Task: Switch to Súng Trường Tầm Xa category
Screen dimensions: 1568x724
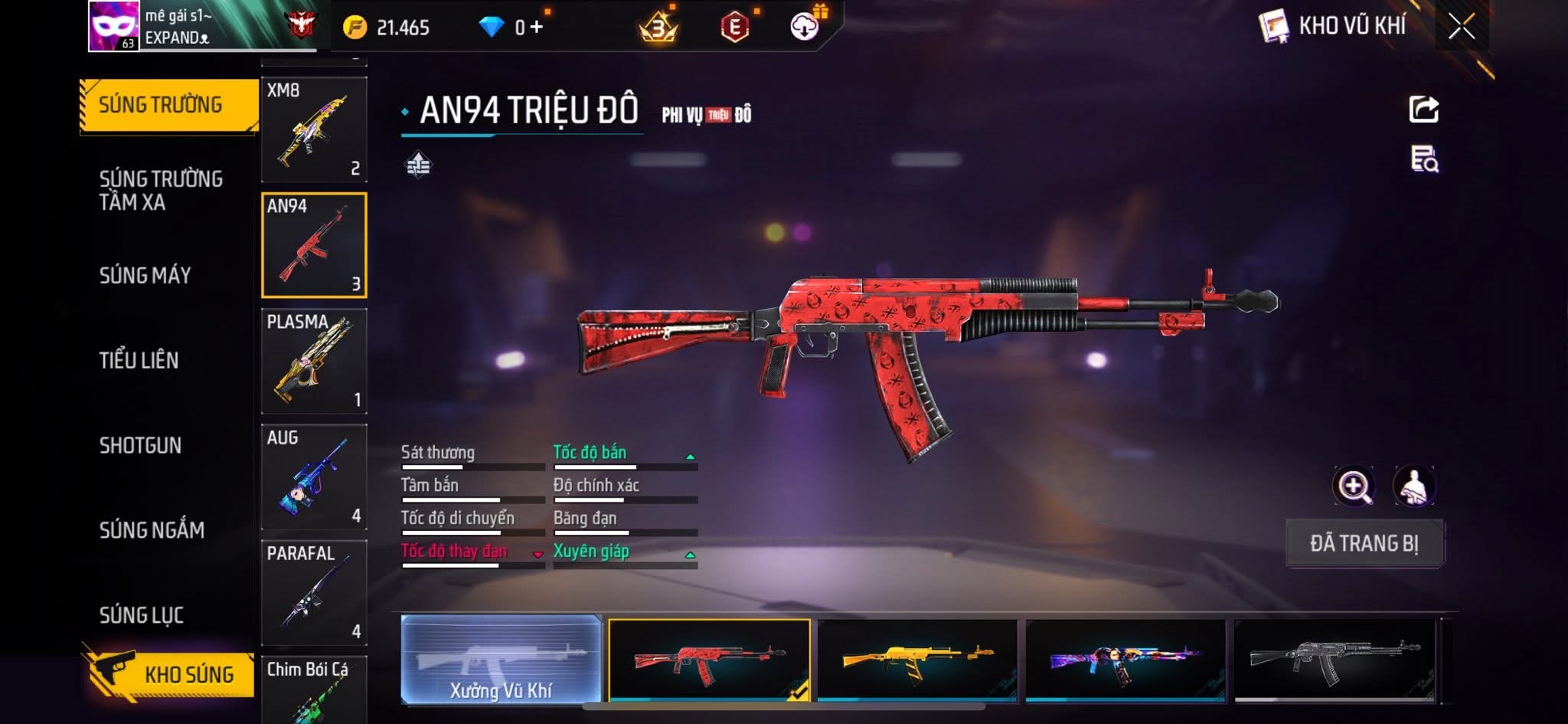Action: click(161, 190)
